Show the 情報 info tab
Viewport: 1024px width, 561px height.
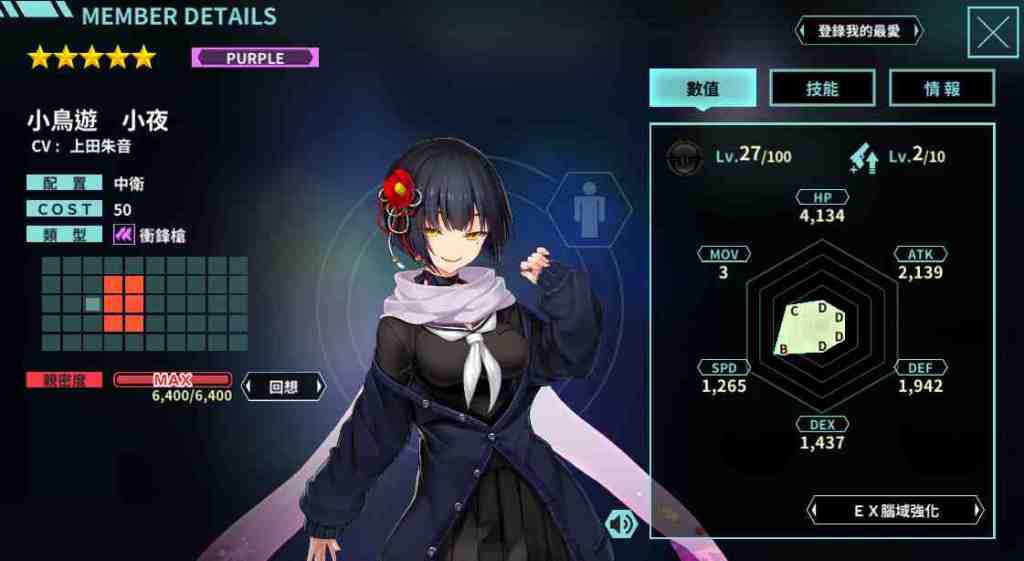tap(941, 88)
